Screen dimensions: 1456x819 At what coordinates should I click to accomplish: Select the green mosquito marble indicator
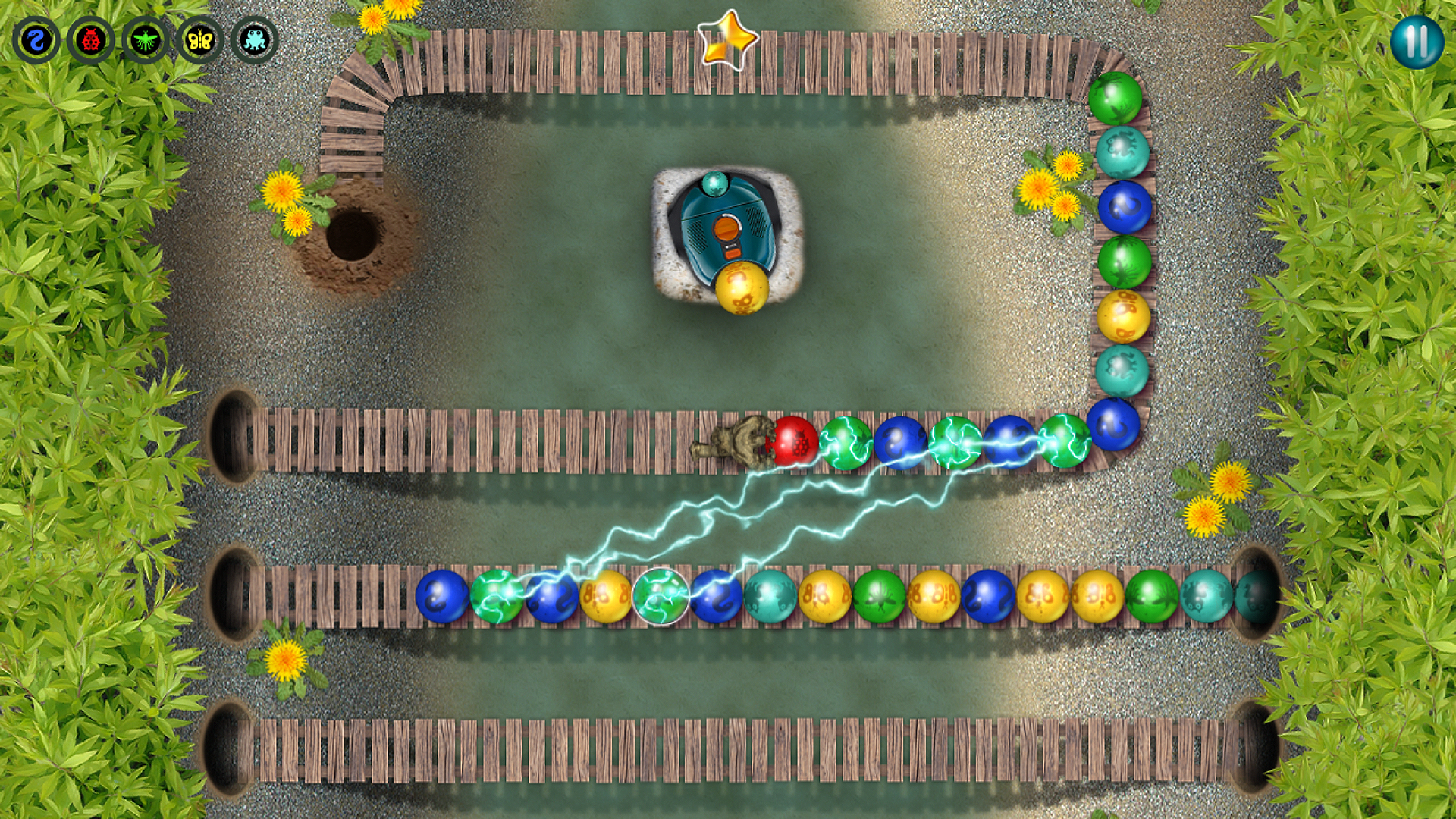144,39
